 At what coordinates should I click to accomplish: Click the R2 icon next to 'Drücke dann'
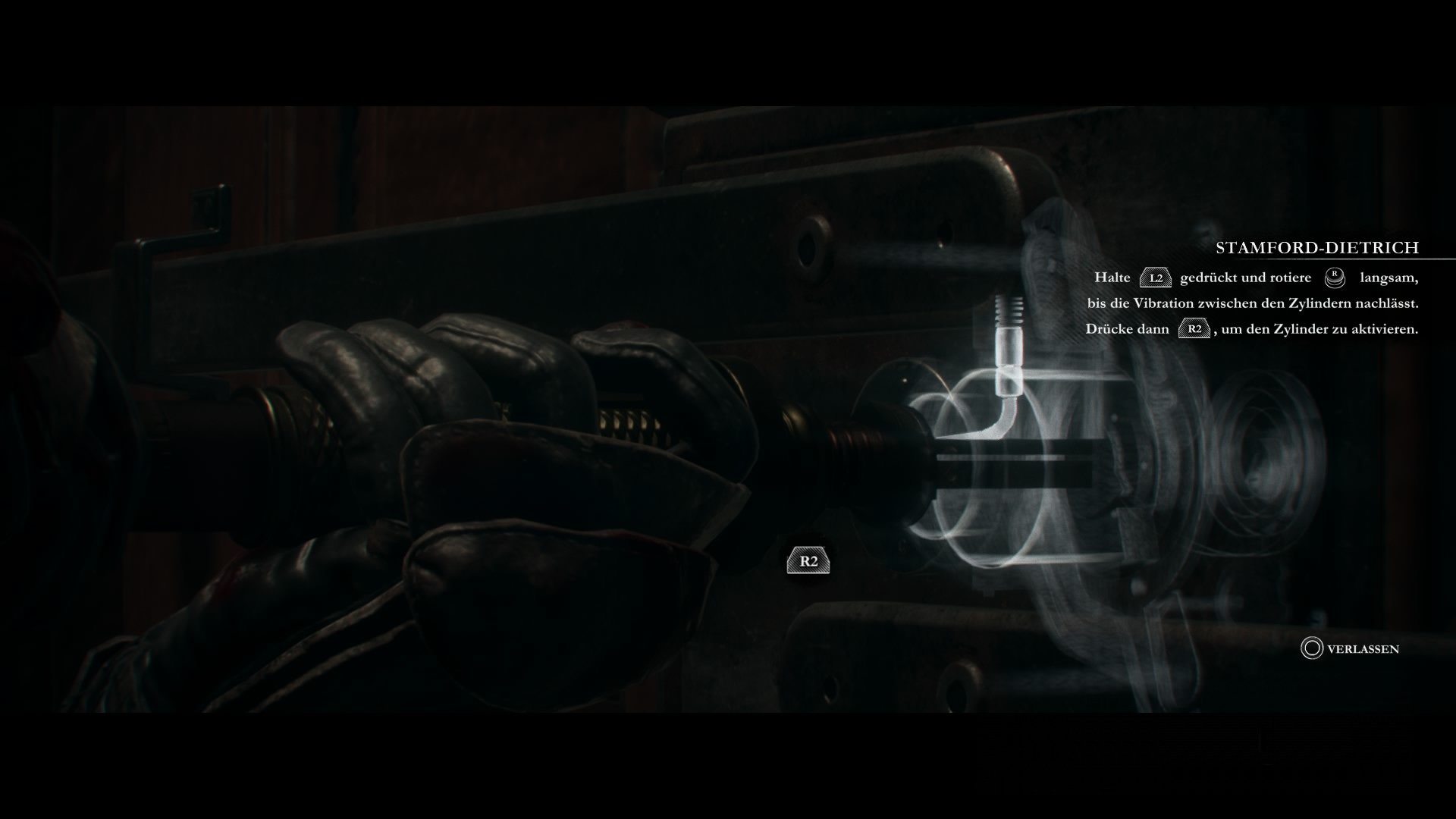point(1194,329)
